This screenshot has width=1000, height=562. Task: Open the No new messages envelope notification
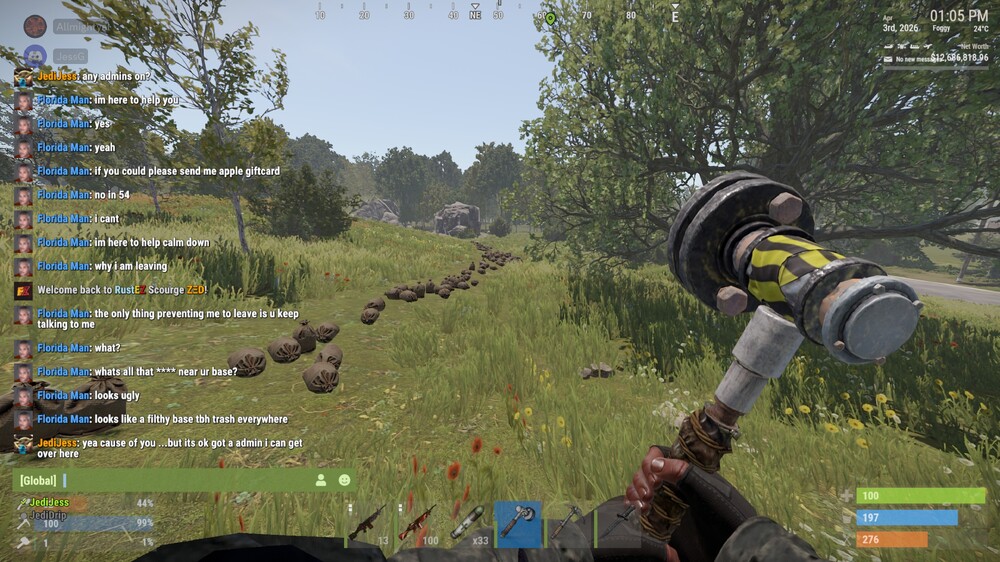point(889,59)
